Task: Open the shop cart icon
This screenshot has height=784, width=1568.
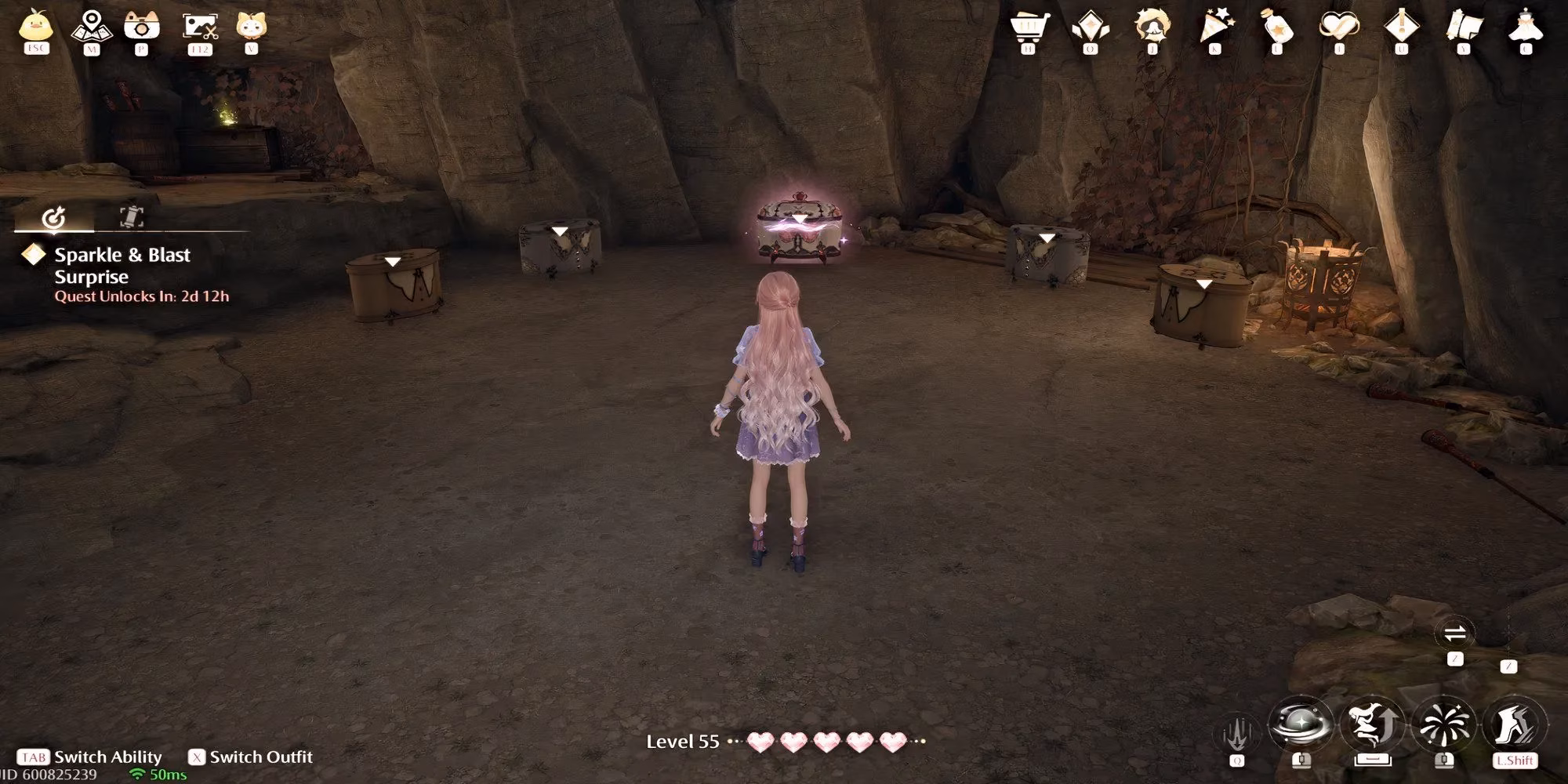Action: [x=1031, y=24]
